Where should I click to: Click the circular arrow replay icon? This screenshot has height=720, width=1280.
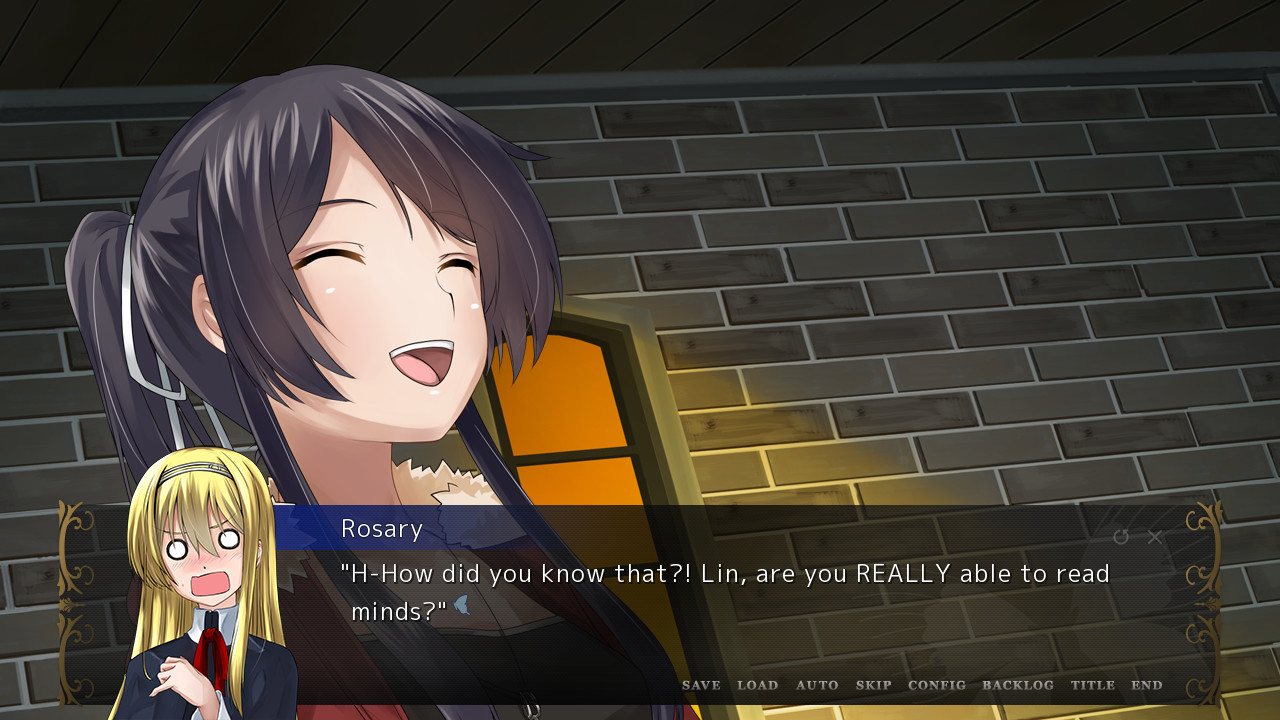coord(1121,537)
